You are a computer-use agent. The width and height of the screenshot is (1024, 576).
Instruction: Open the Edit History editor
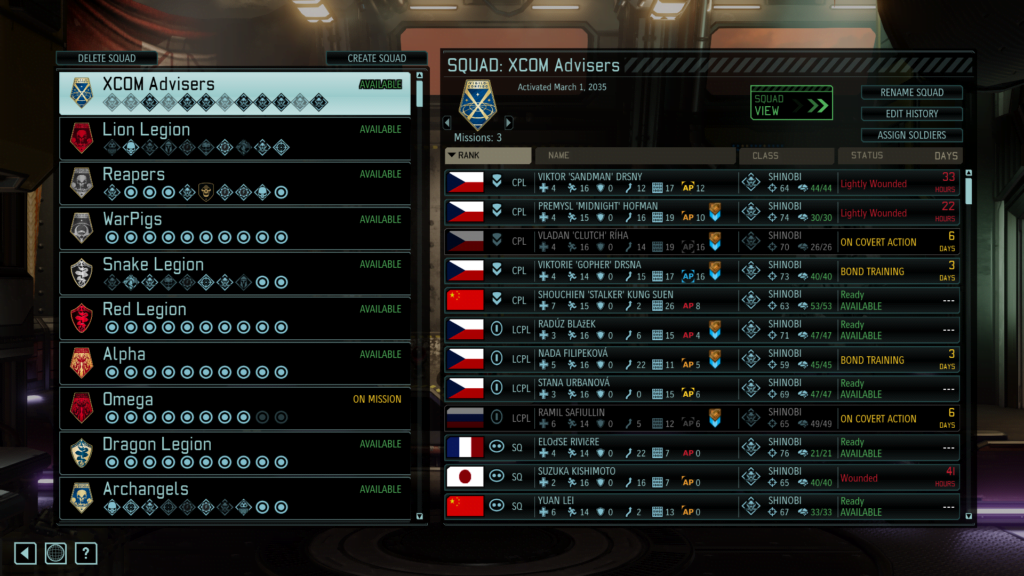(x=910, y=114)
